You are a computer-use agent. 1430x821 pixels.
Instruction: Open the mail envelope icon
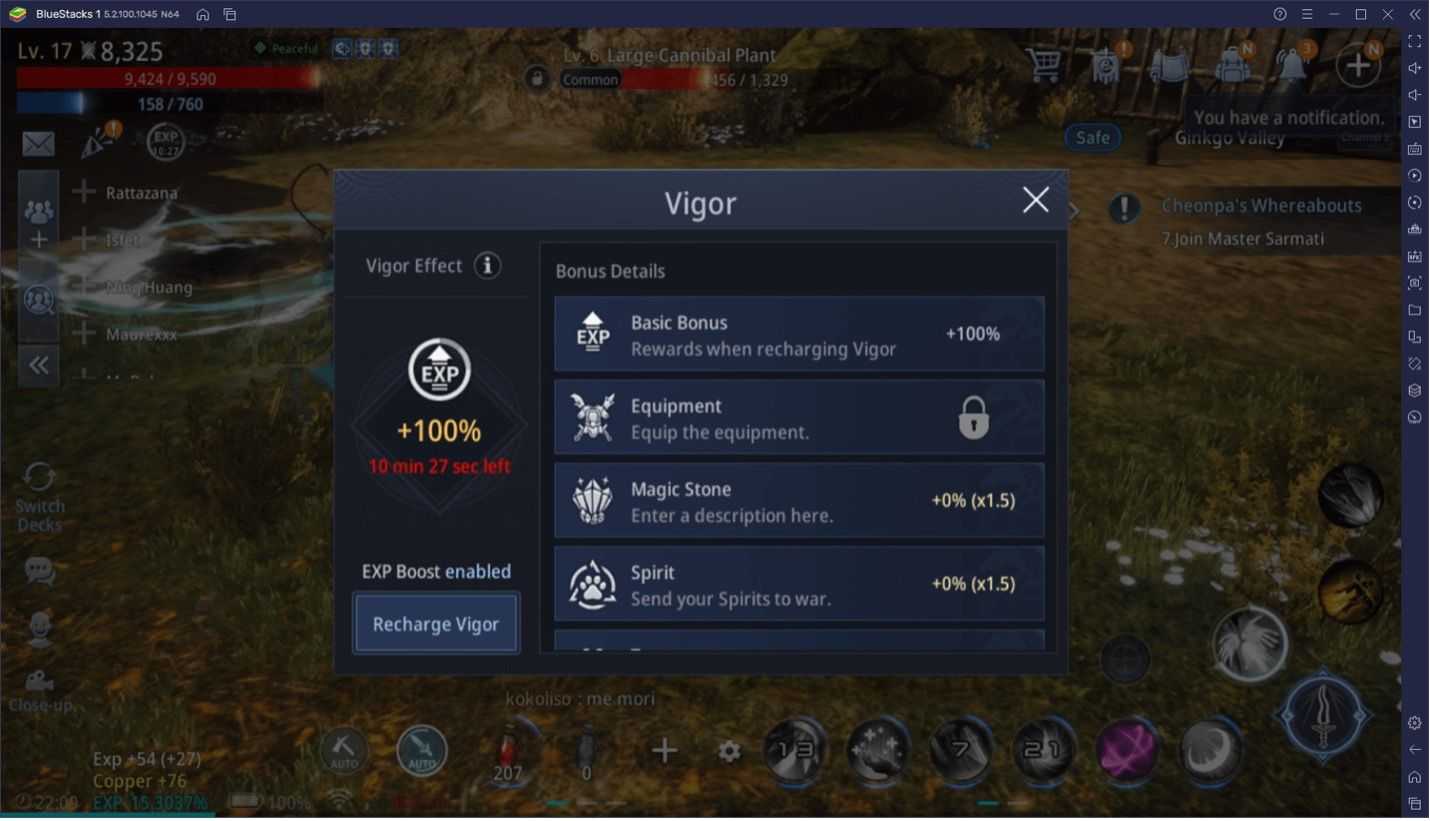pos(38,144)
